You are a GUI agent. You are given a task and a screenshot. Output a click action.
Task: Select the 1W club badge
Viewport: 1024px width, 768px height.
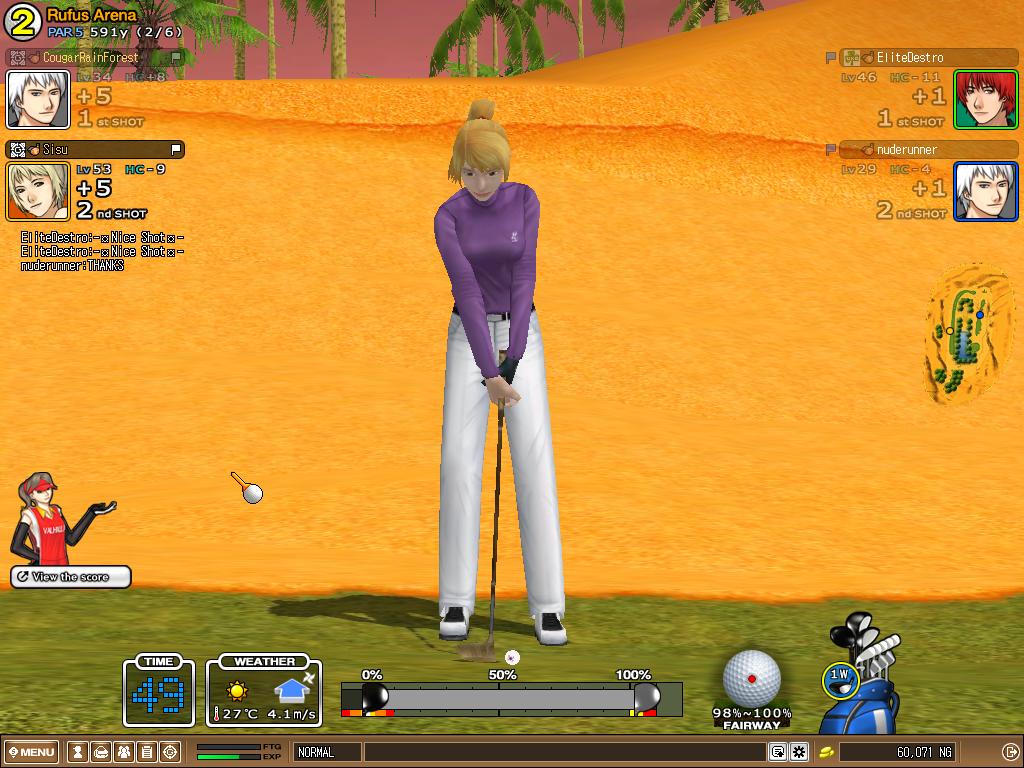click(x=840, y=677)
